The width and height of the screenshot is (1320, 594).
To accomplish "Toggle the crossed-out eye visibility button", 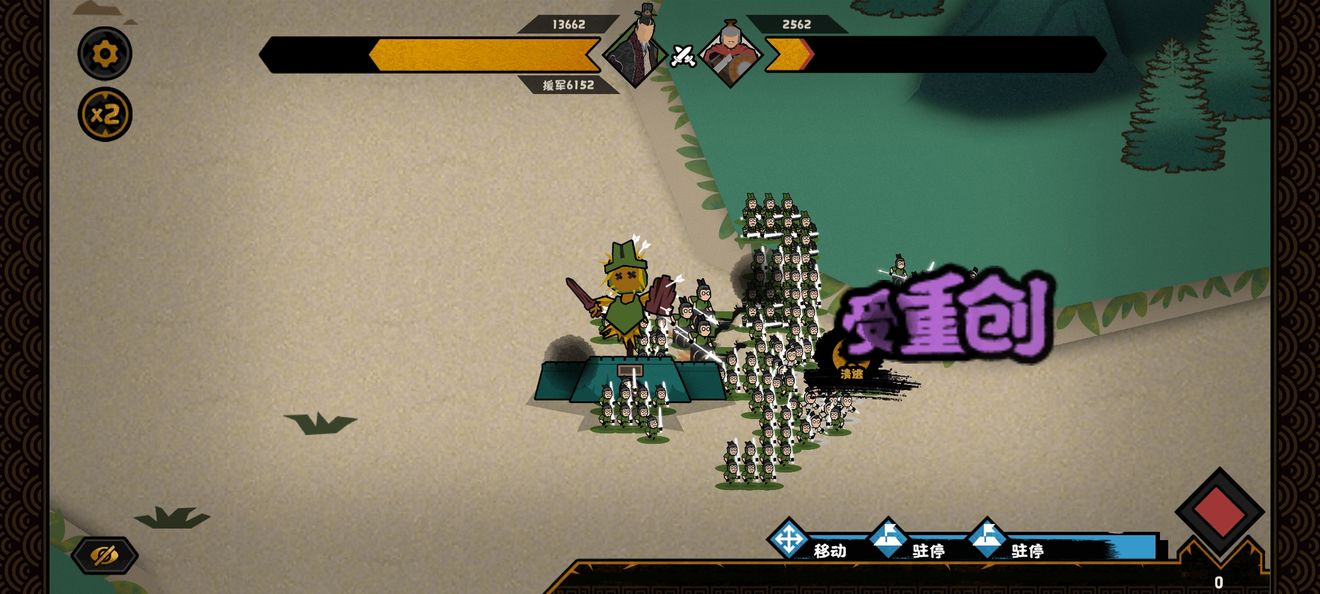I will click(104, 556).
